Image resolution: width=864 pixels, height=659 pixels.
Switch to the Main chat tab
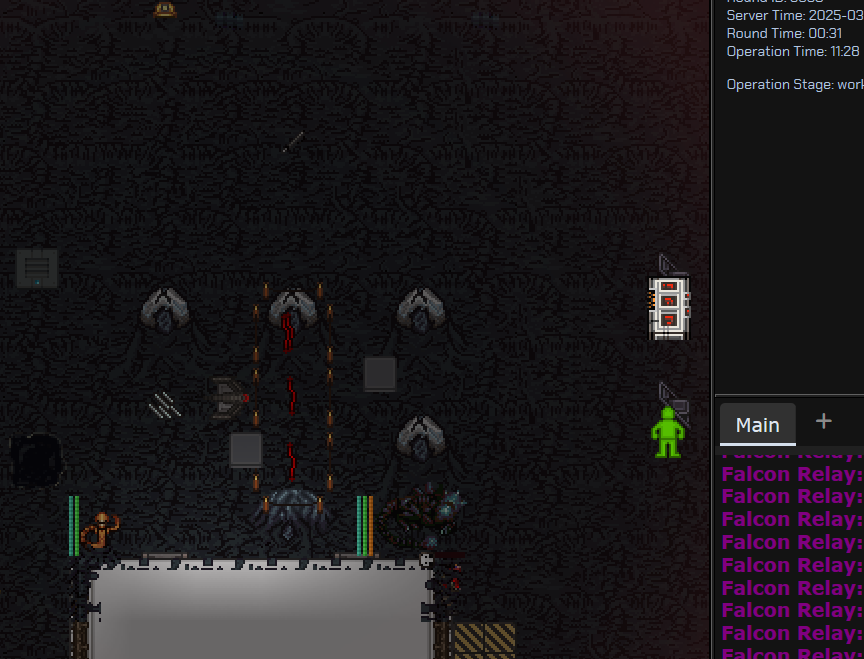(757, 424)
